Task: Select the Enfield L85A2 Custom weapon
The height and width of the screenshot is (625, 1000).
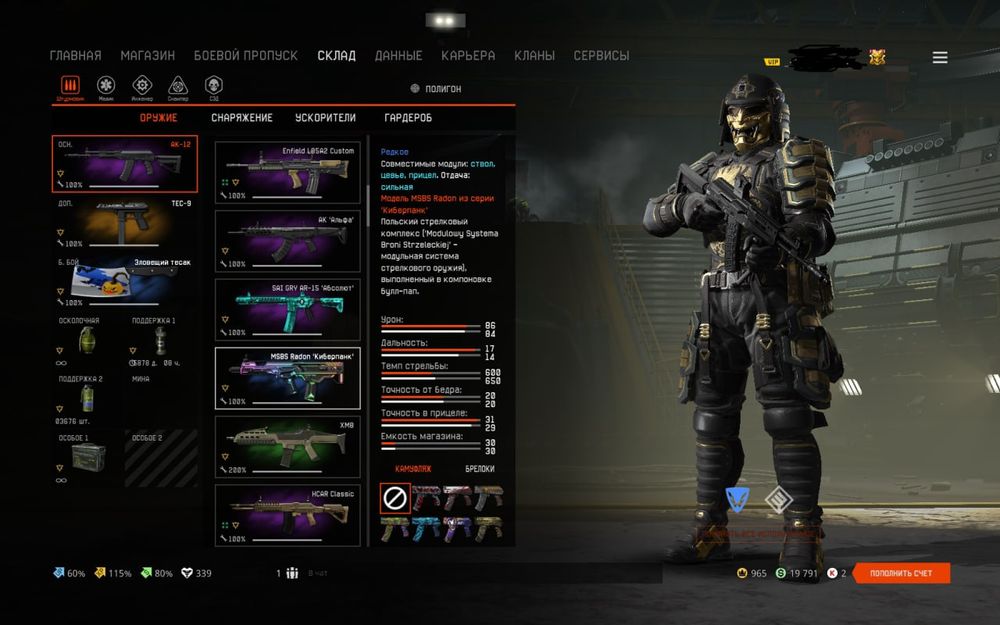Action: click(x=288, y=172)
